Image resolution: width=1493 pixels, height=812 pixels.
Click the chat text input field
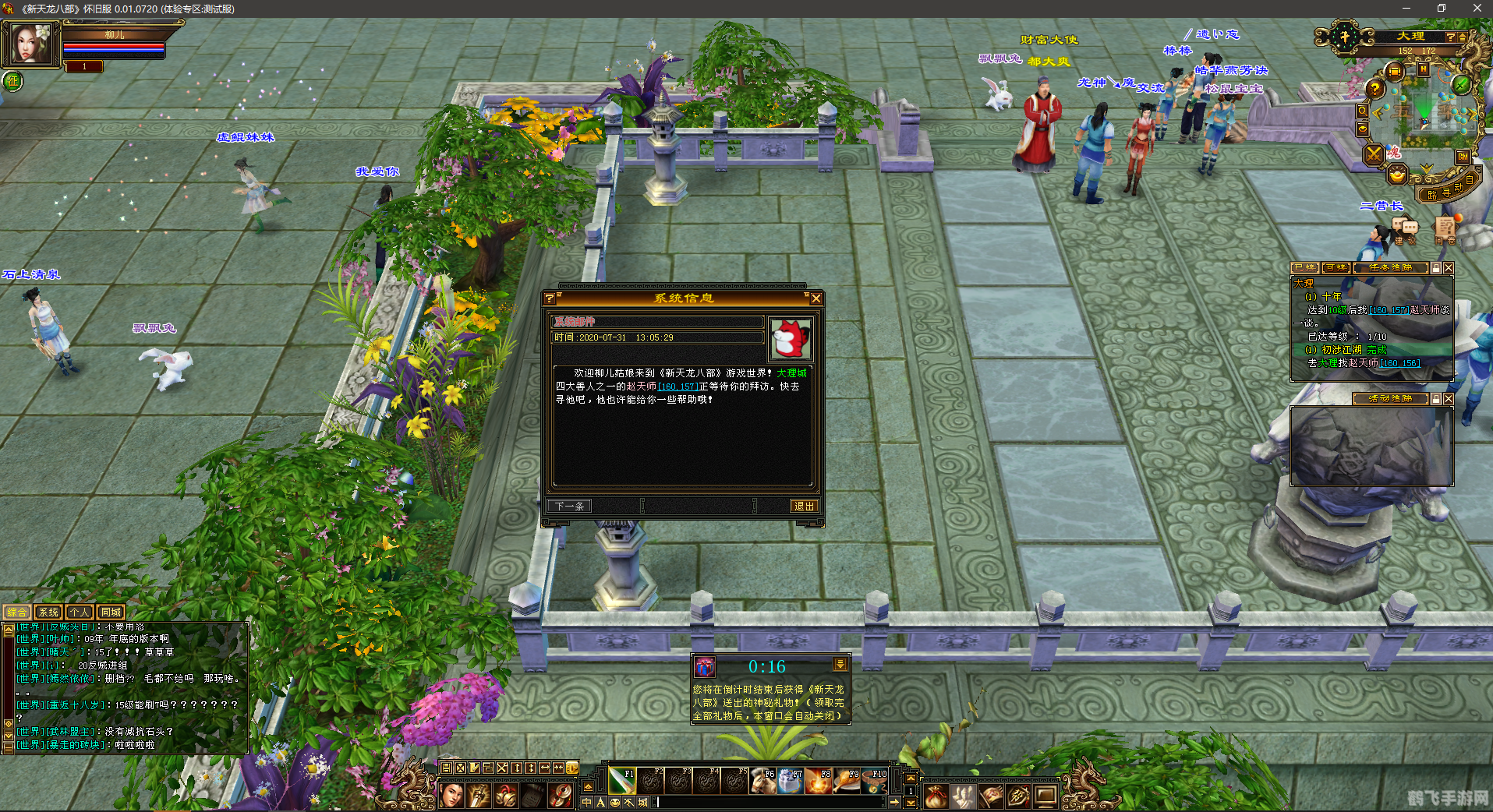(772, 802)
